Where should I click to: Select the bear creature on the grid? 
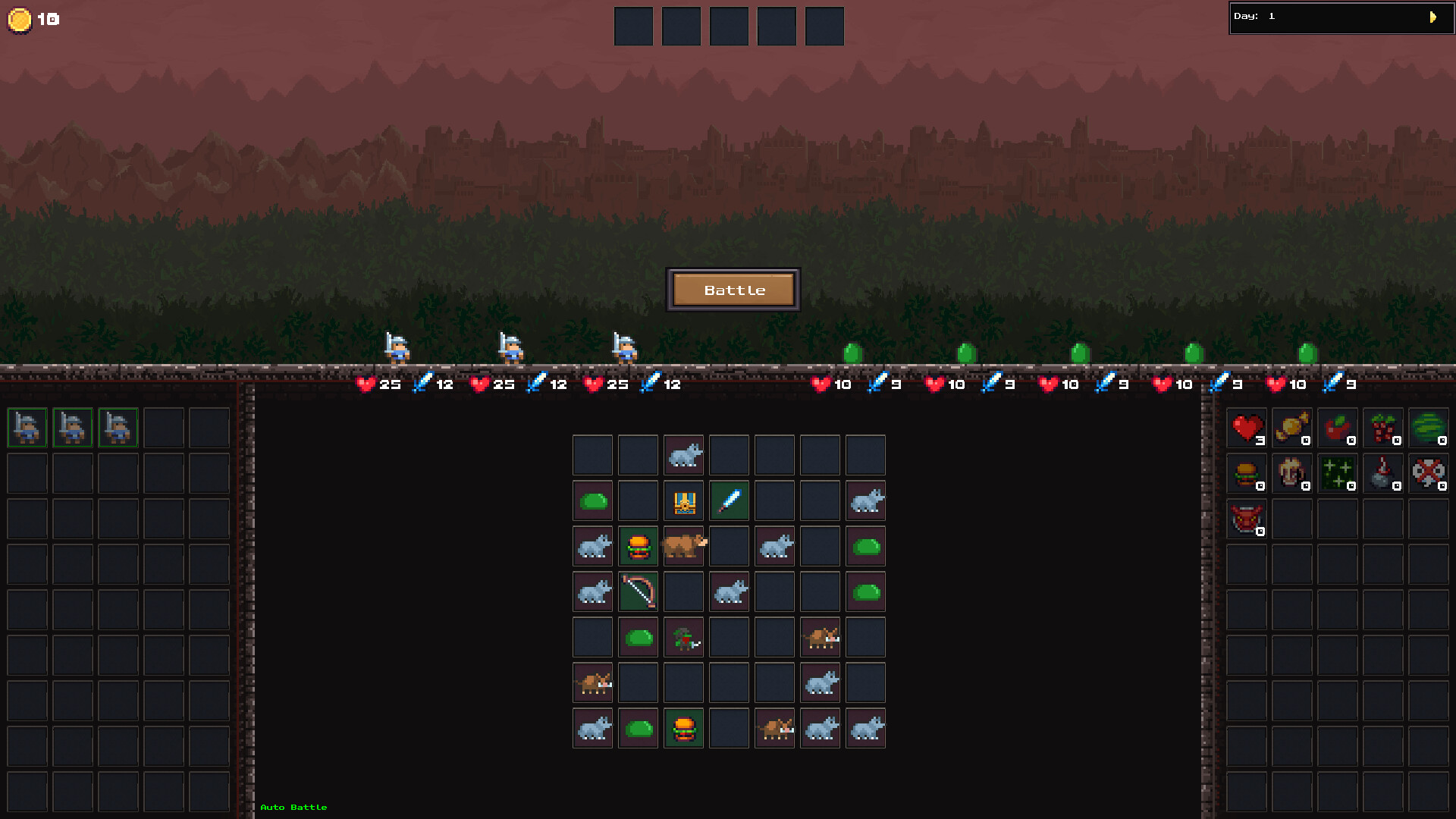tap(683, 546)
